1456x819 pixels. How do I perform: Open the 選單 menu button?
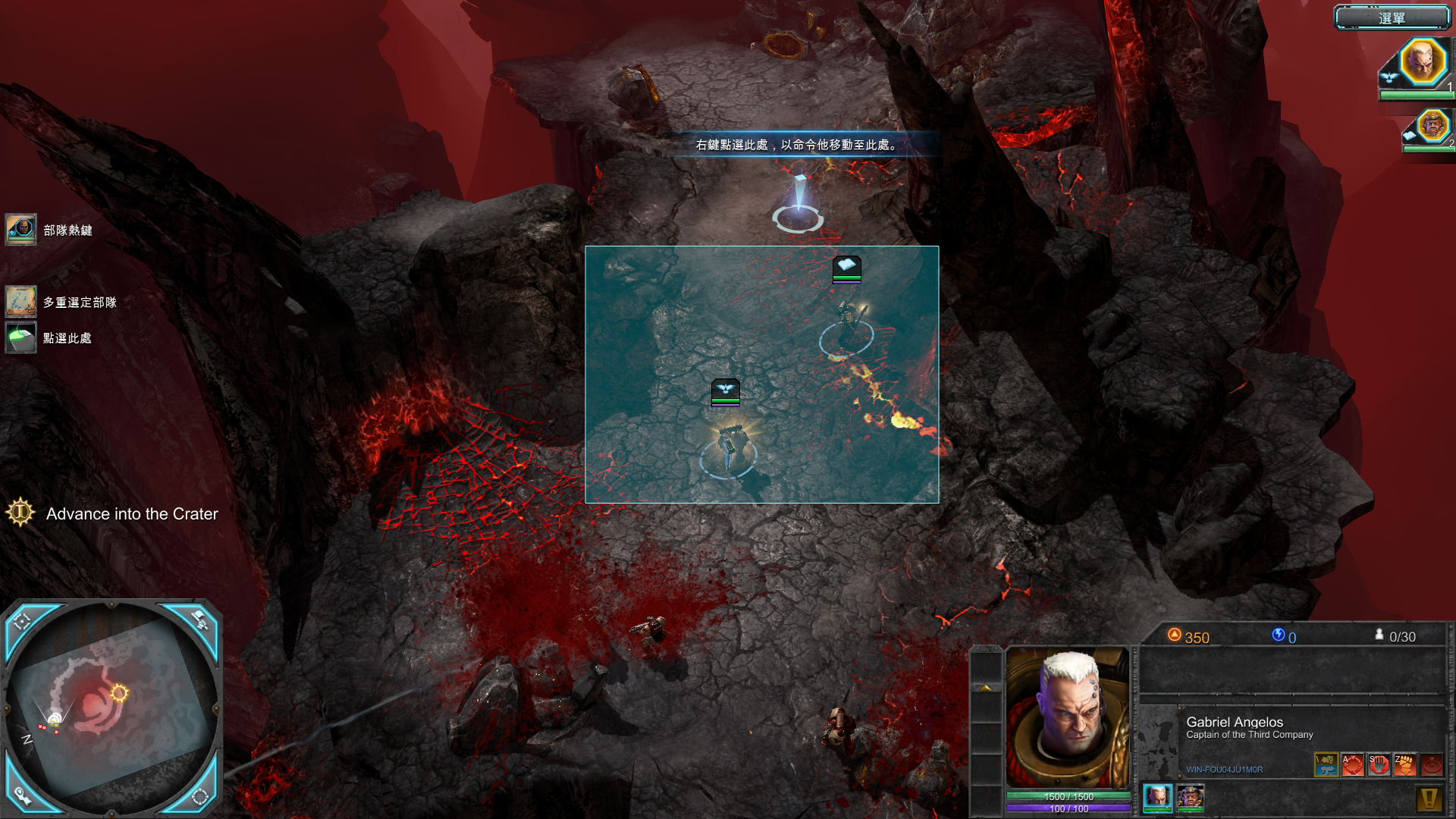point(1392,18)
